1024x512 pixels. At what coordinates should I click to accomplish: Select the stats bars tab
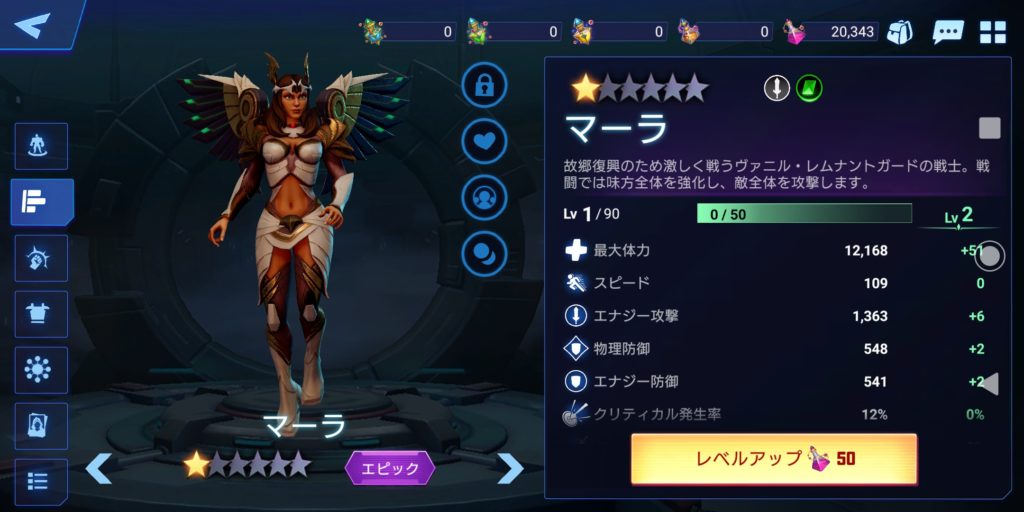(41, 203)
